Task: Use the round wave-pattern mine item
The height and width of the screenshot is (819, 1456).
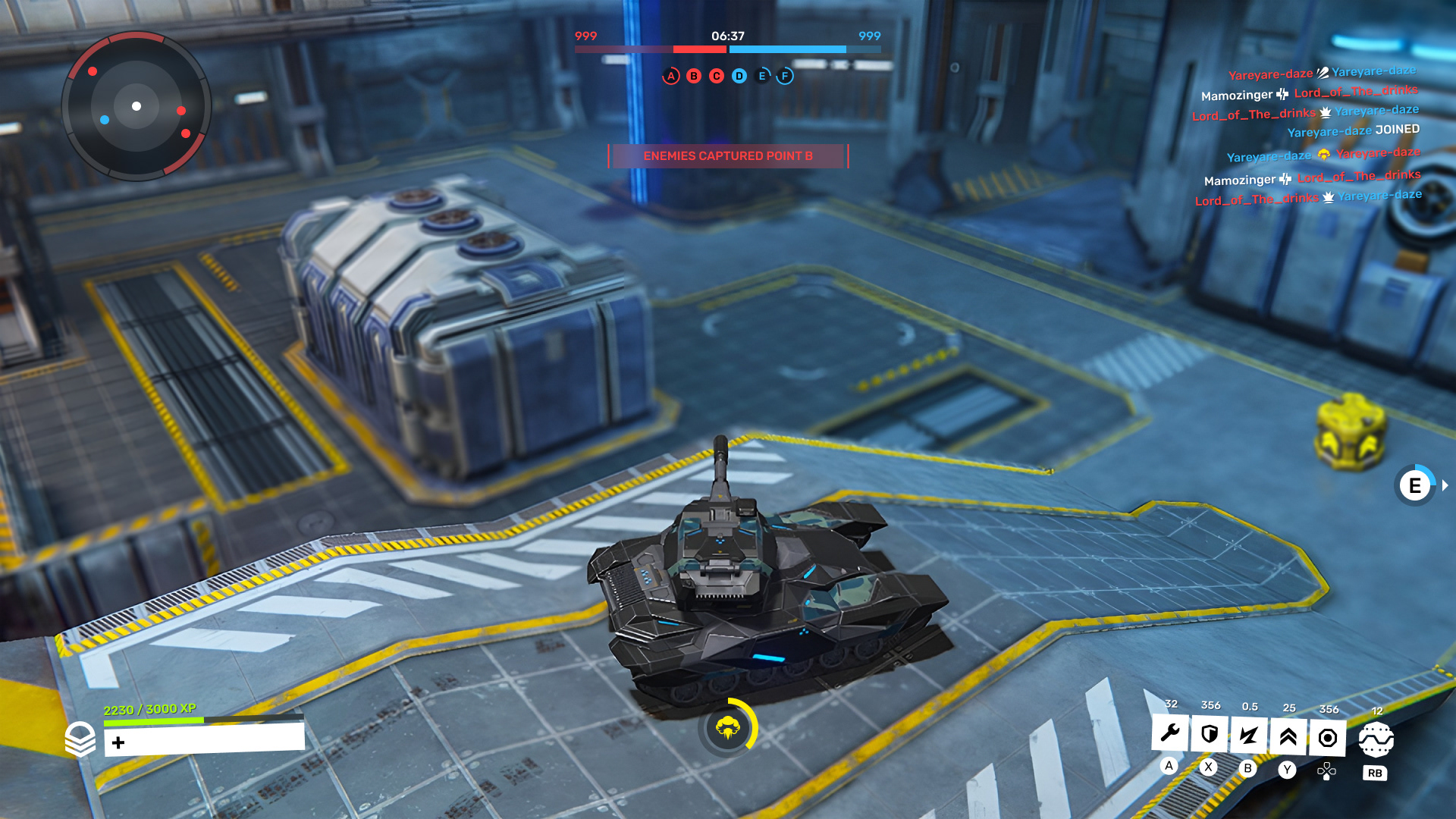Action: point(1376,739)
